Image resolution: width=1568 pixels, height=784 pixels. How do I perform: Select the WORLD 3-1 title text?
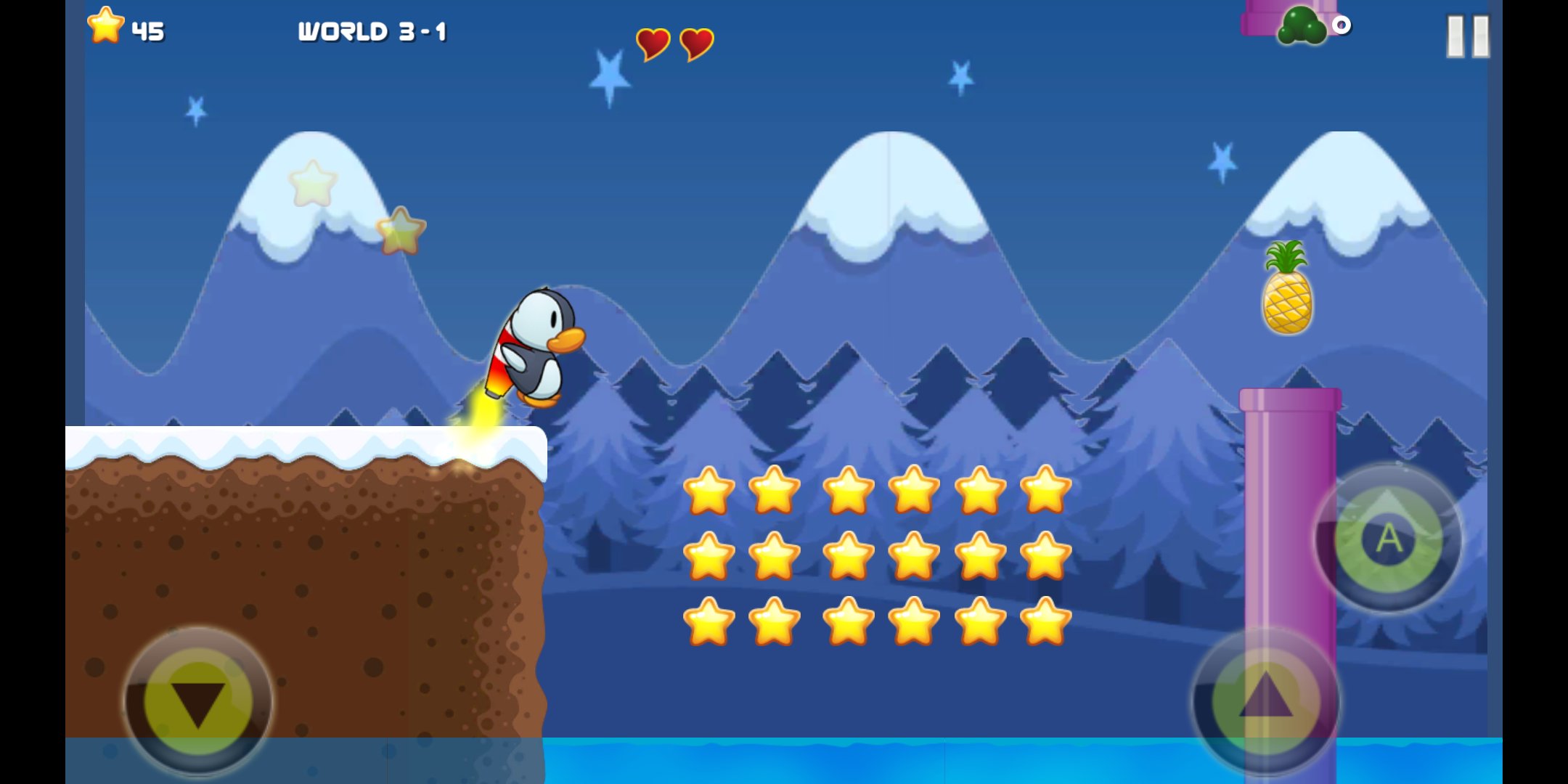tap(374, 31)
